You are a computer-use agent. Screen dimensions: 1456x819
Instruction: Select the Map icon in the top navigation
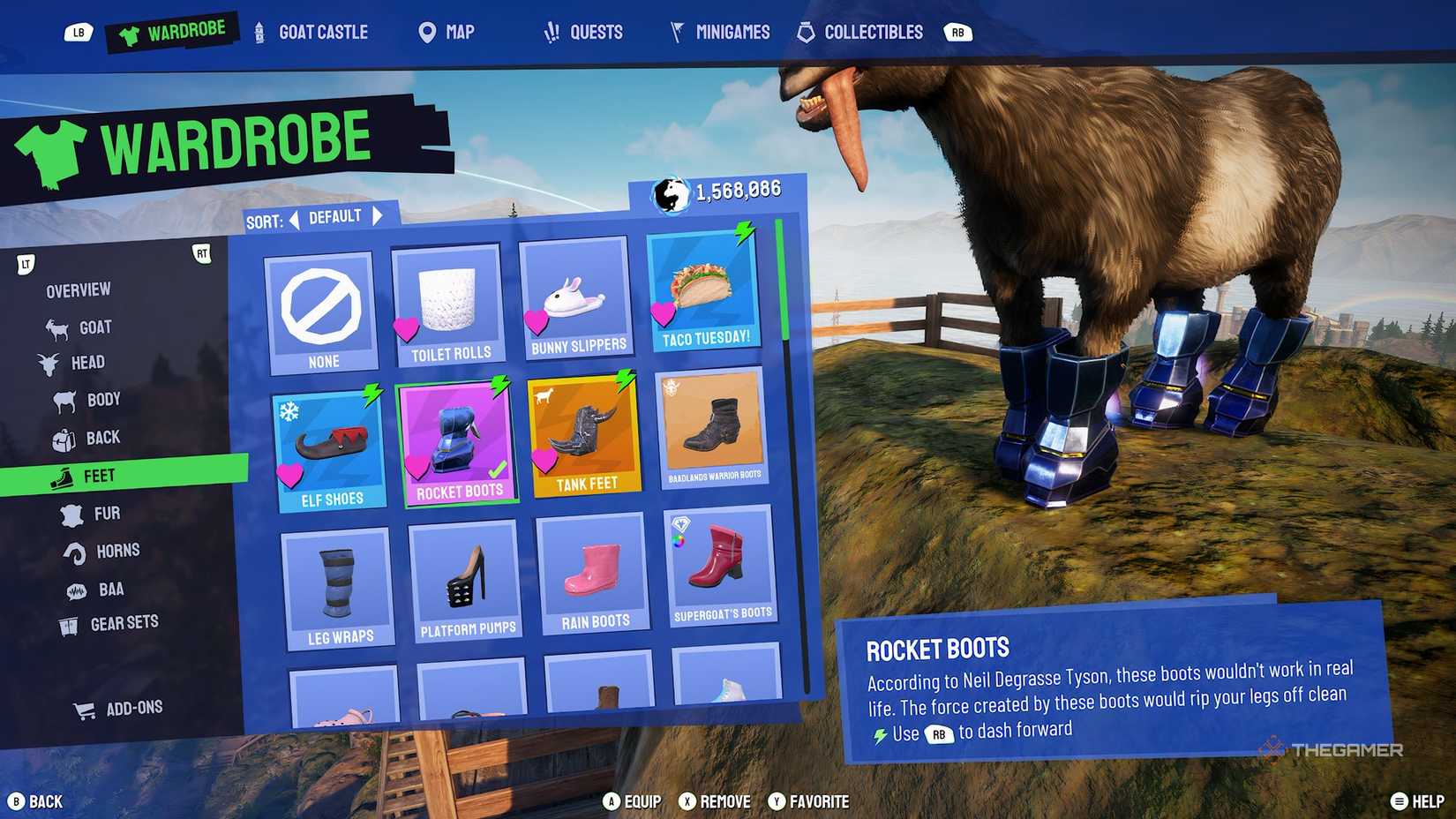(x=426, y=32)
